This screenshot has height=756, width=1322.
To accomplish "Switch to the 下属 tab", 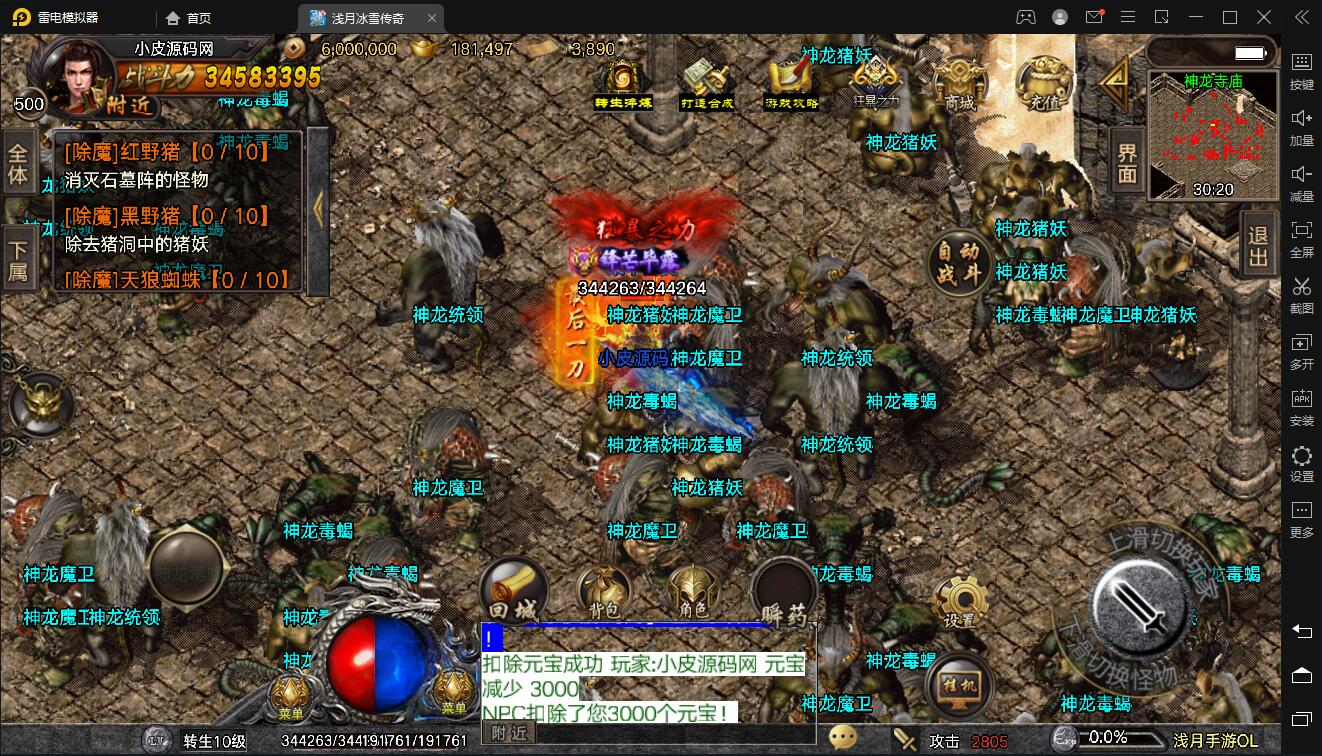I will 19,259.
